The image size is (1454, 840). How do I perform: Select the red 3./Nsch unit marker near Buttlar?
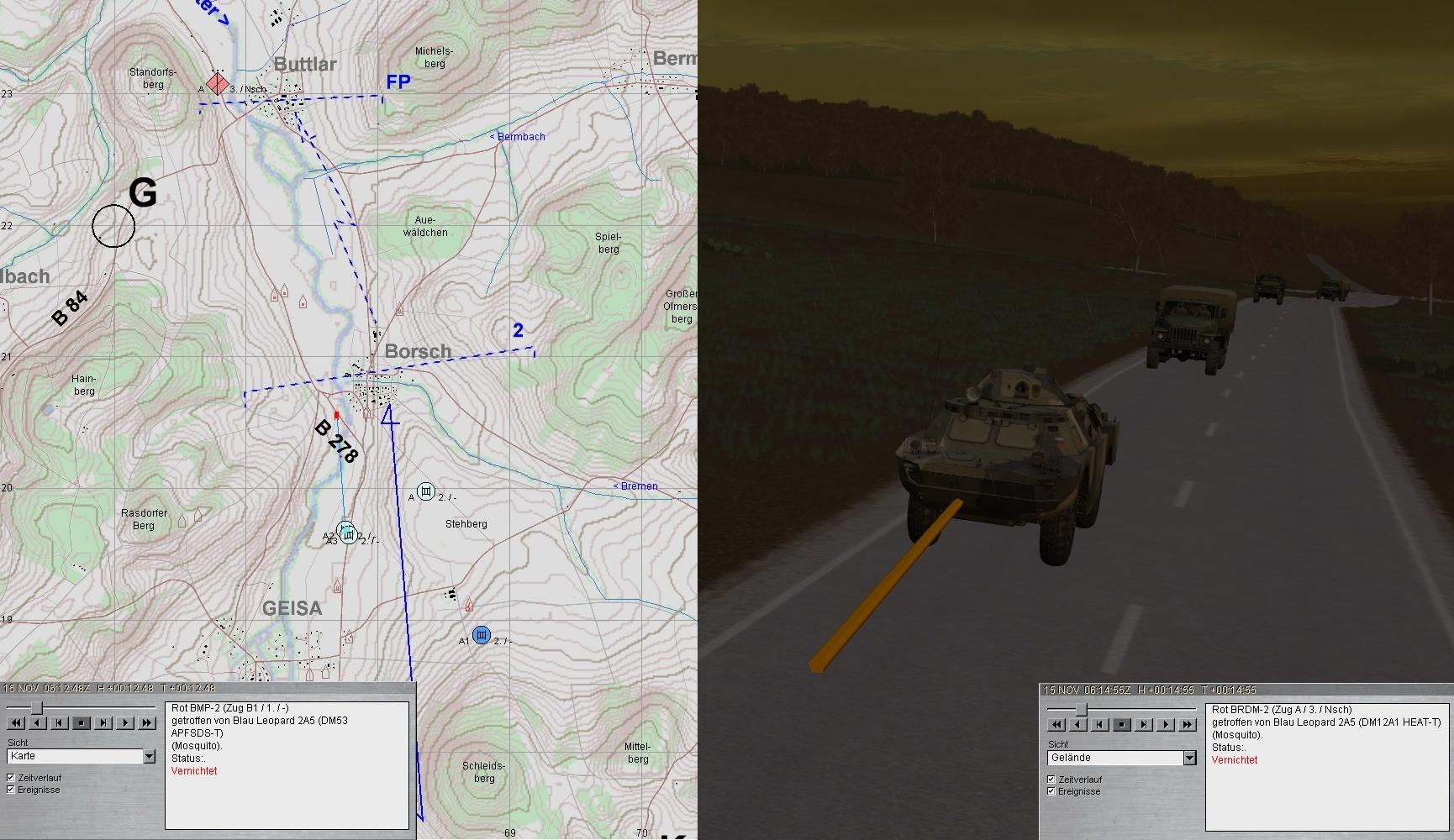218,84
